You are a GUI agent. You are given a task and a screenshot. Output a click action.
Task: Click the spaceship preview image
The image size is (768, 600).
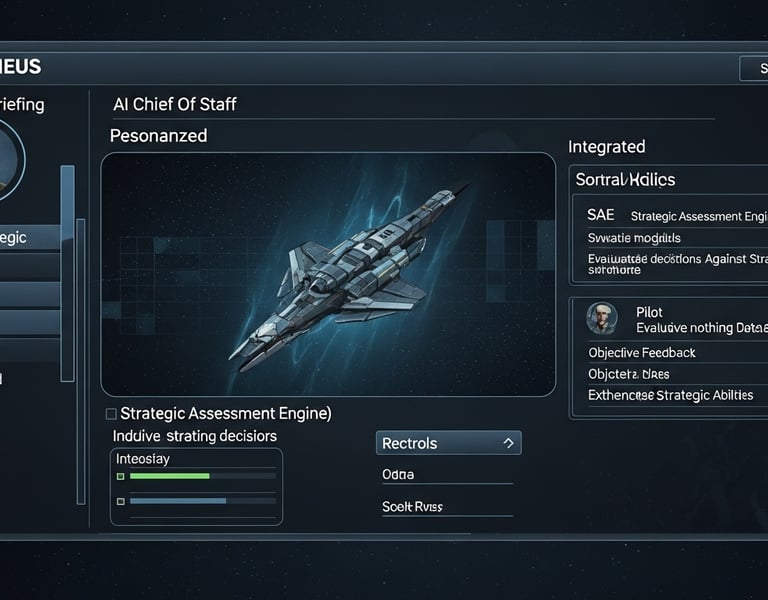(x=328, y=274)
